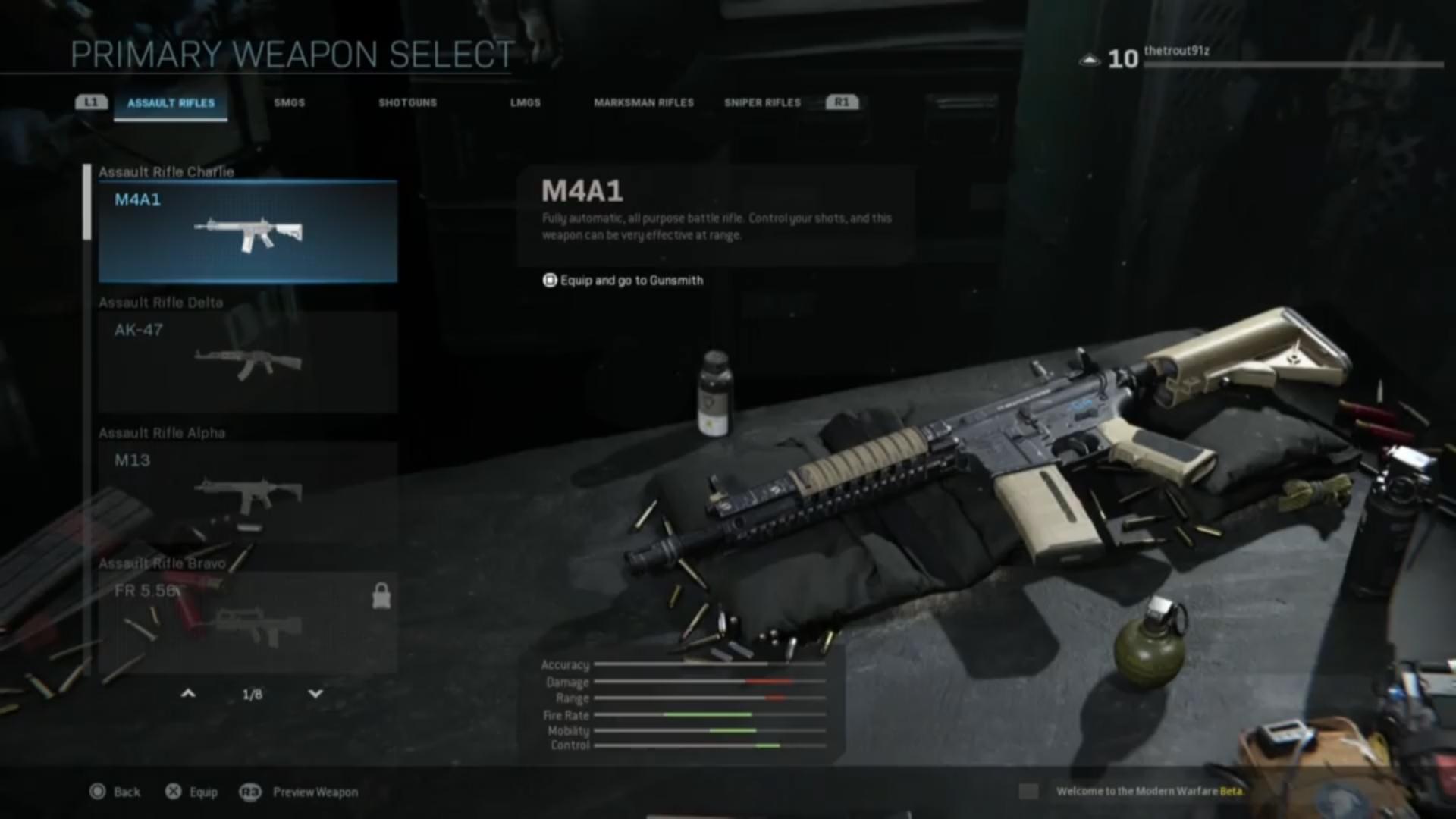The height and width of the screenshot is (819, 1456).
Task: Click the Equip X button icon
Action: (x=174, y=792)
